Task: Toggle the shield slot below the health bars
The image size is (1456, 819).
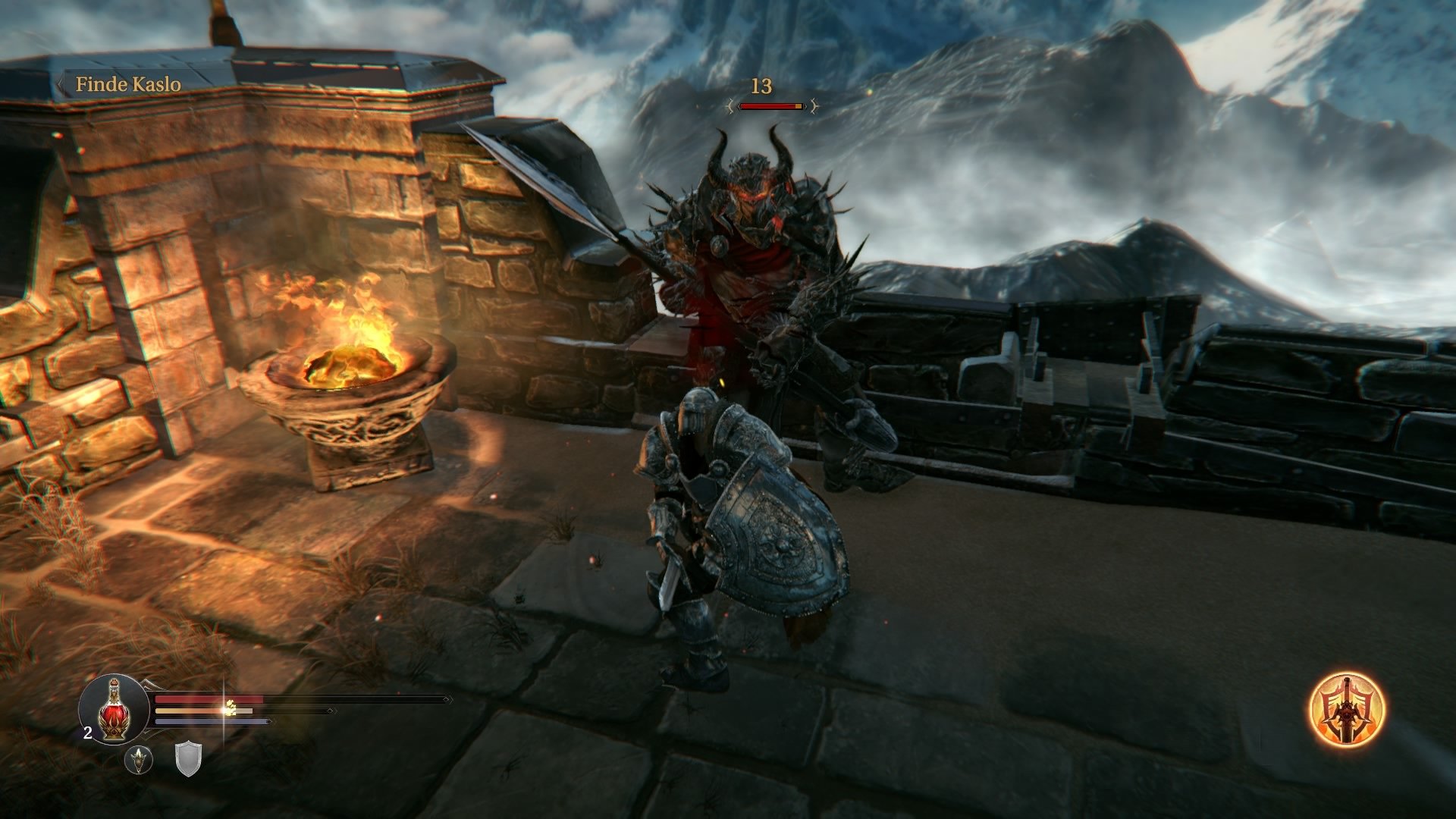Action: (187, 761)
